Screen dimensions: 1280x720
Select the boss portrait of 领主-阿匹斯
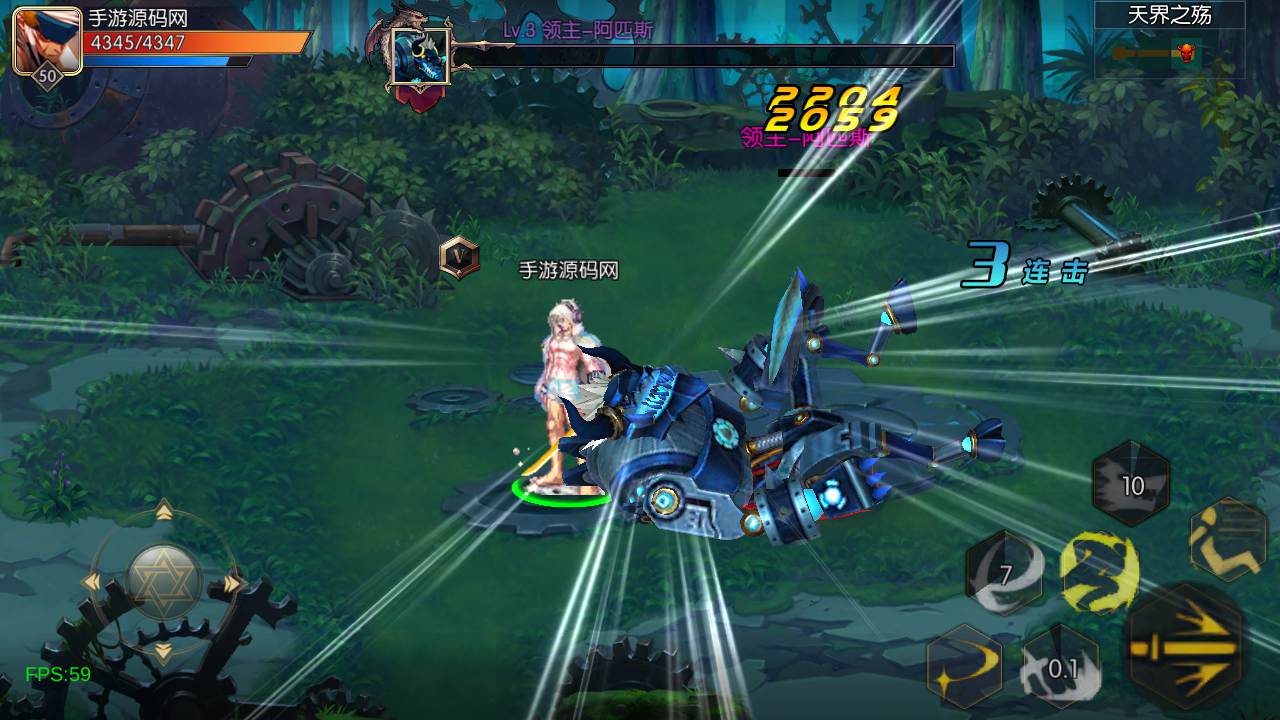[419, 57]
